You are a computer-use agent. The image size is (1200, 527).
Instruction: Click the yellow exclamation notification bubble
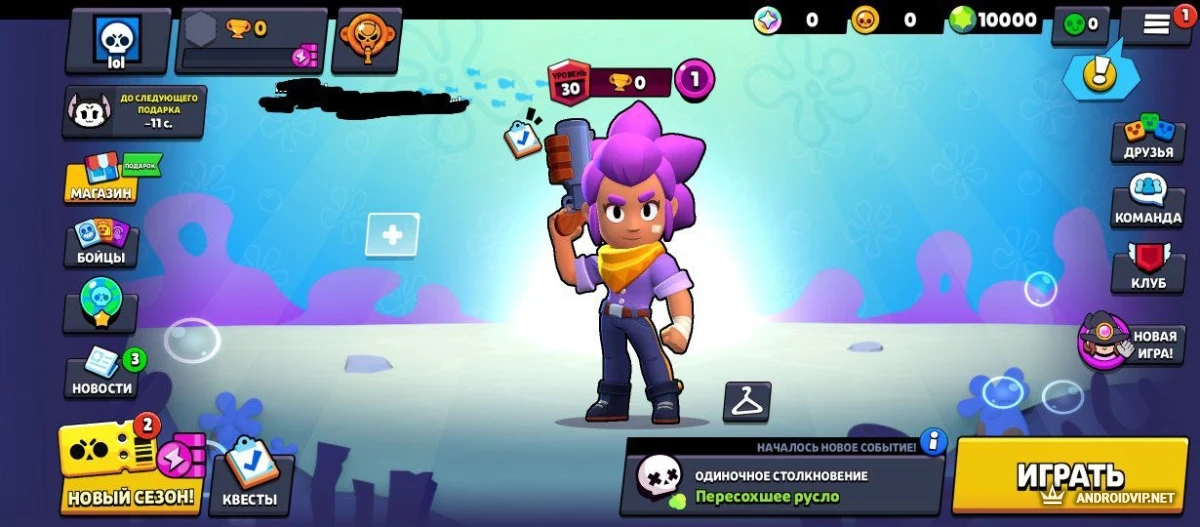(1102, 71)
